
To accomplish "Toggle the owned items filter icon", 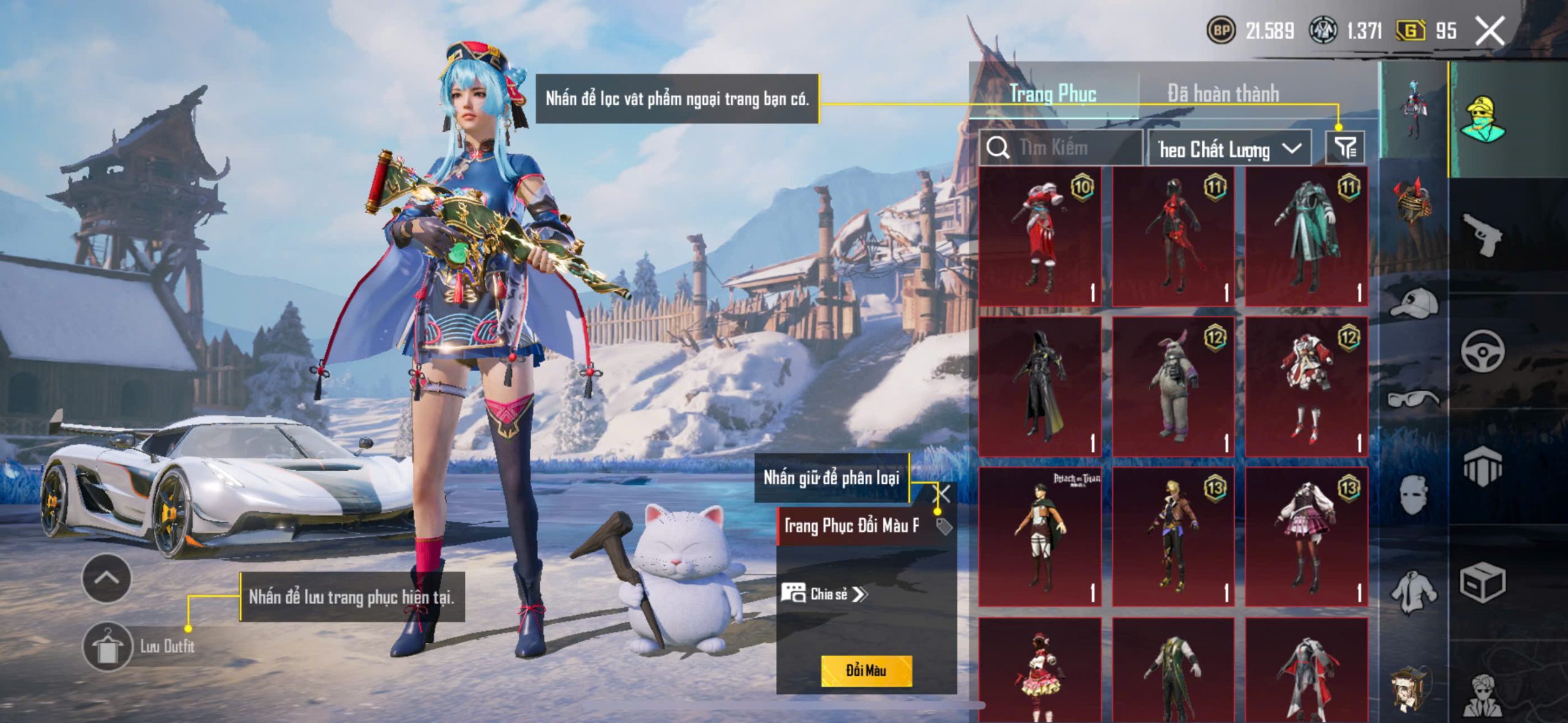I will pos(1344,148).
